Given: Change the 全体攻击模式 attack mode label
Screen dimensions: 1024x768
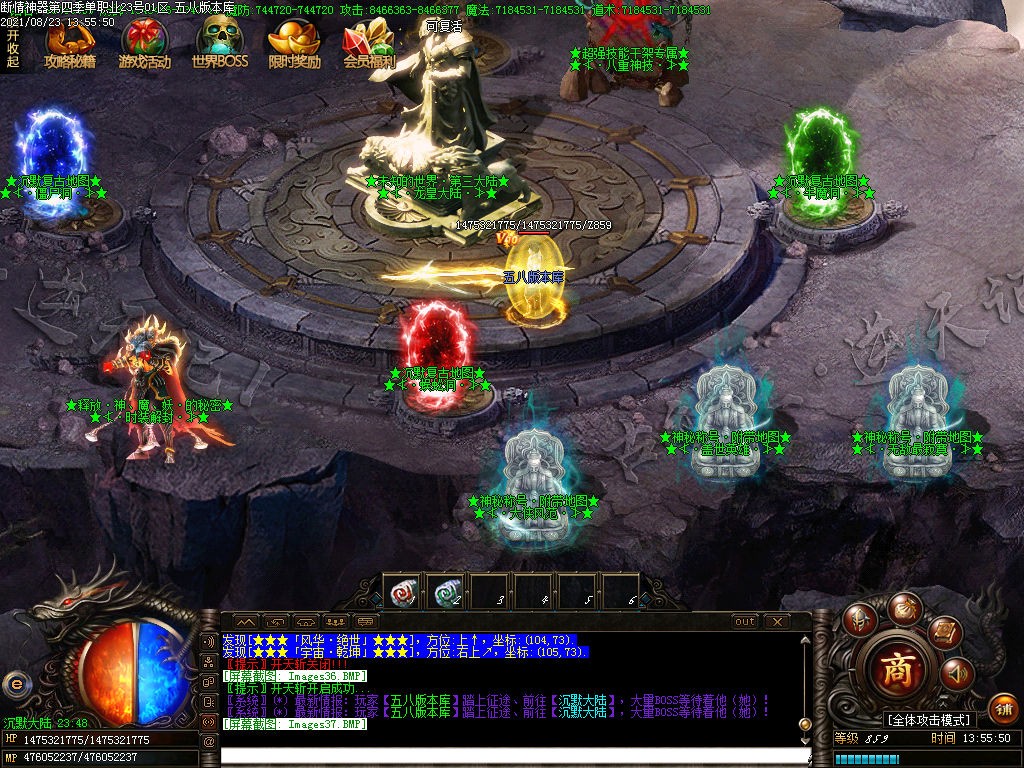Looking at the screenshot, I should pos(928,719).
